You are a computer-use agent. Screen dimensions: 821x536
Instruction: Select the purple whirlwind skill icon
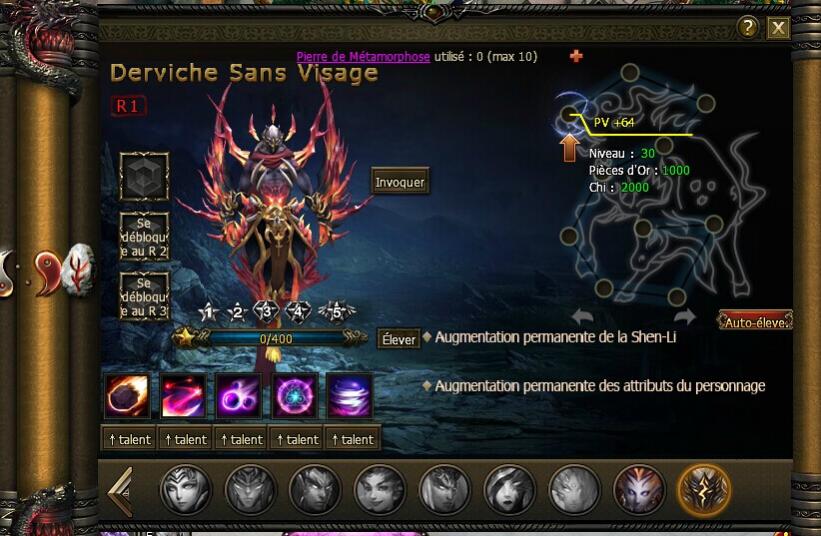(350, 396)
